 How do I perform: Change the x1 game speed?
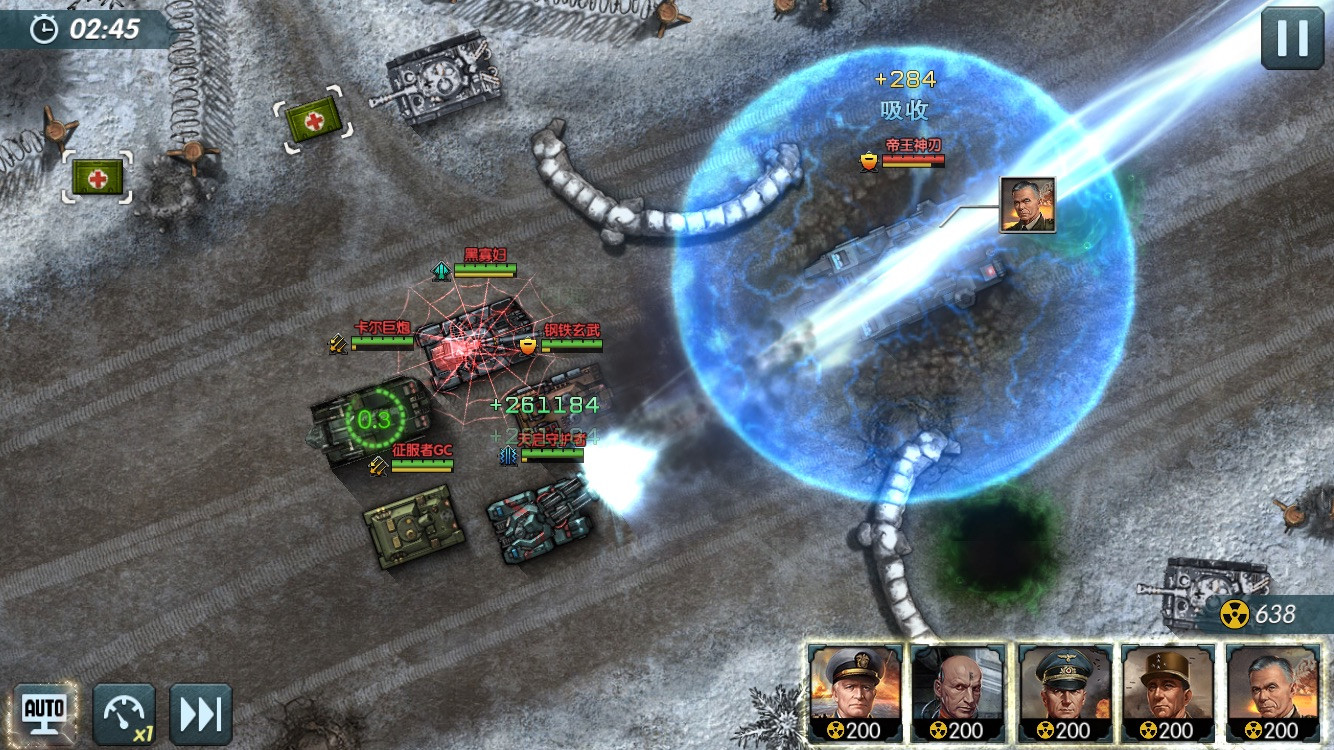(x=124, y=714)
